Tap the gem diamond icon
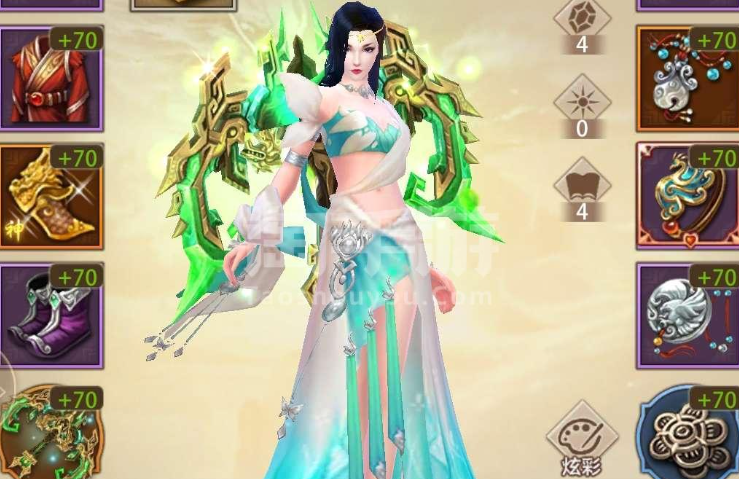The width and height of the screenshot is (739, 479). pos(582,18)
